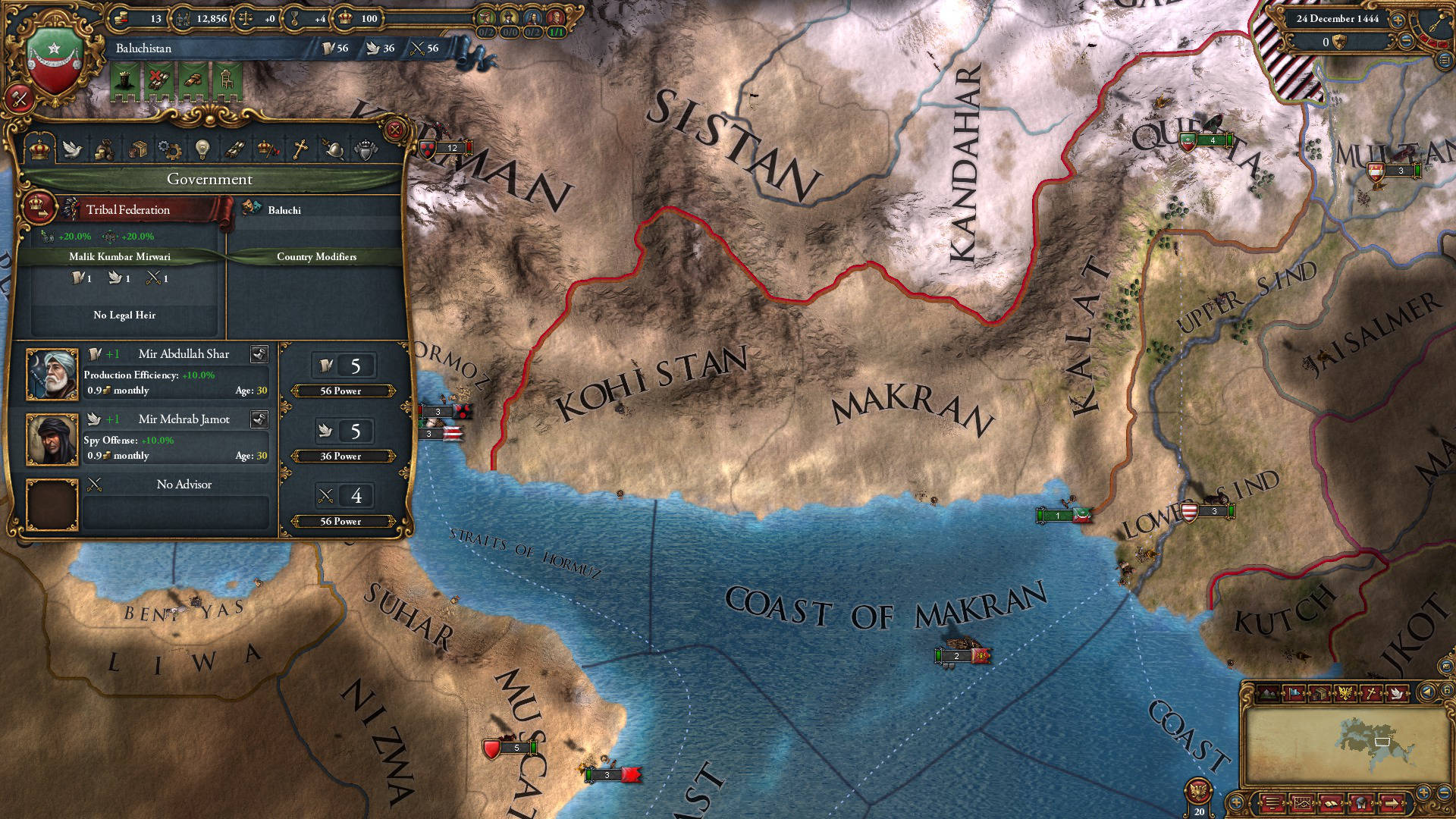Show the Ideas lightbulb tab
This screenshot has height=819, width=1456.
[x=202, y=149]
